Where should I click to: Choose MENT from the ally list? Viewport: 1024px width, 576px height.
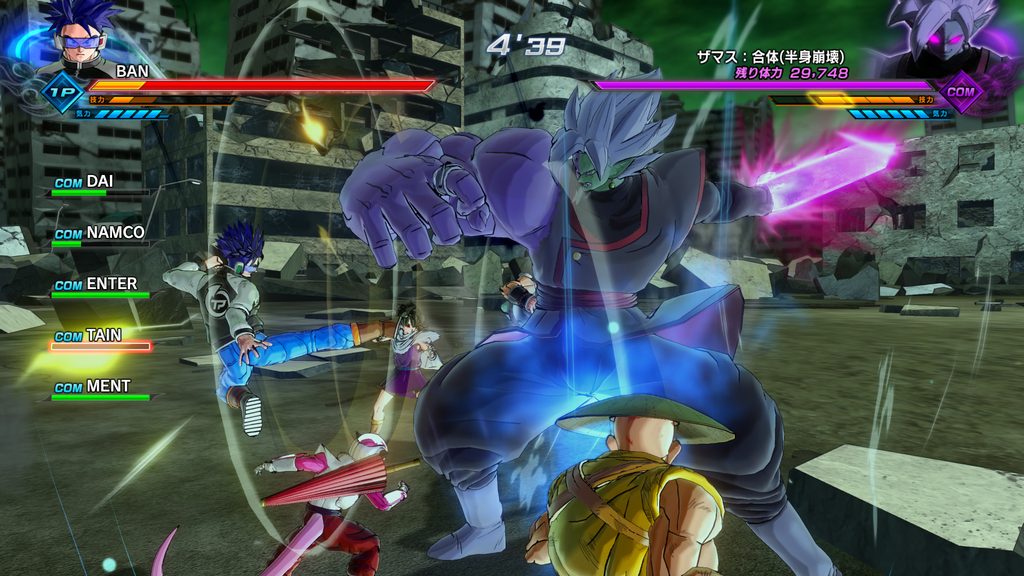tap(100, 388)
